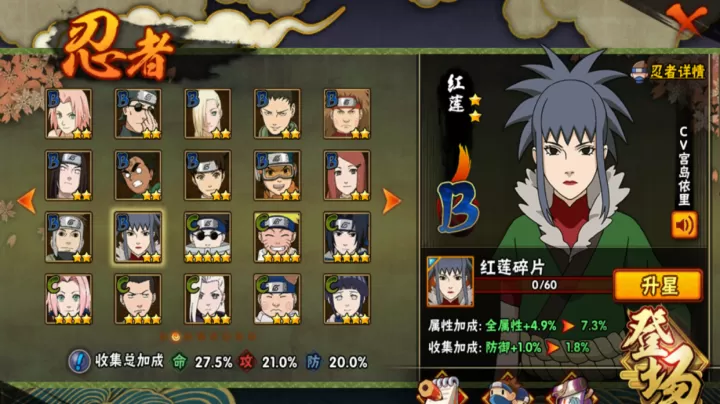Select the B-rank ninja wearing sunglasses
The image size is (720, 404).
(x=138, y=113)
